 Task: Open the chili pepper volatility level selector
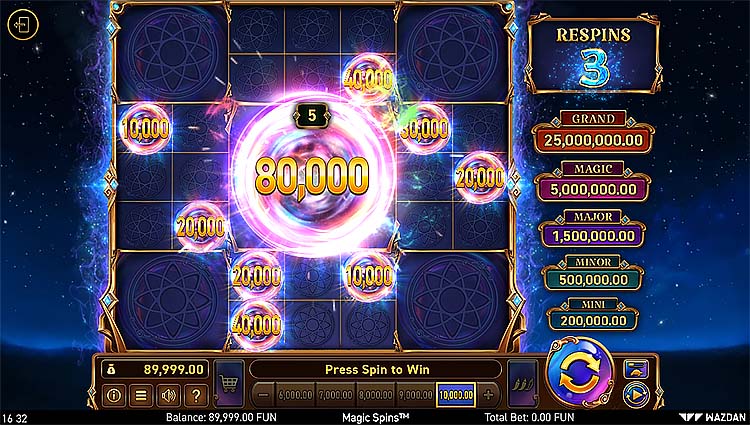pyautogui.click(x=519, y=383)
